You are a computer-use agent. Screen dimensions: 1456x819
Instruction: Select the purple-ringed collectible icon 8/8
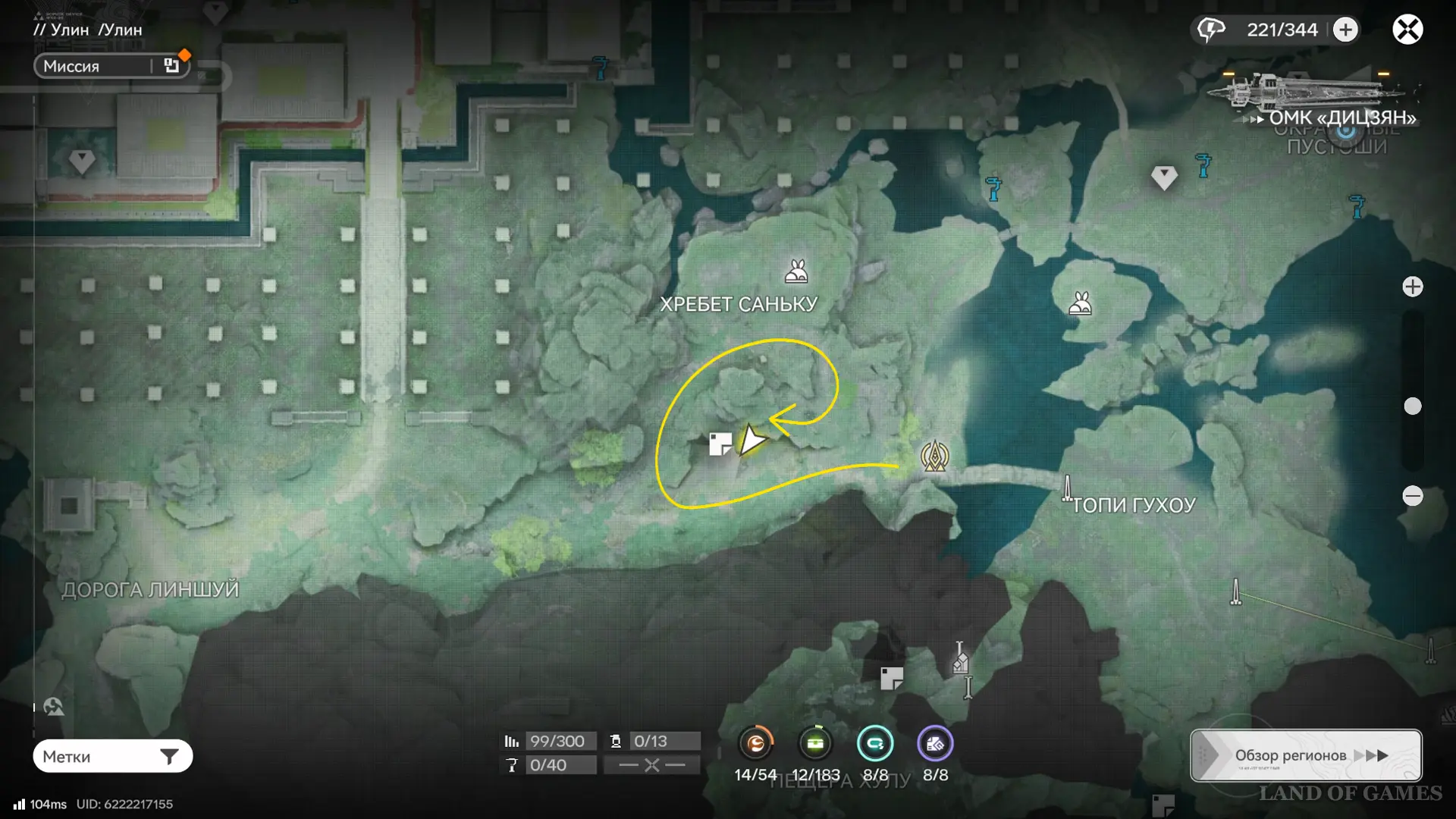click(x=934, y=744)
